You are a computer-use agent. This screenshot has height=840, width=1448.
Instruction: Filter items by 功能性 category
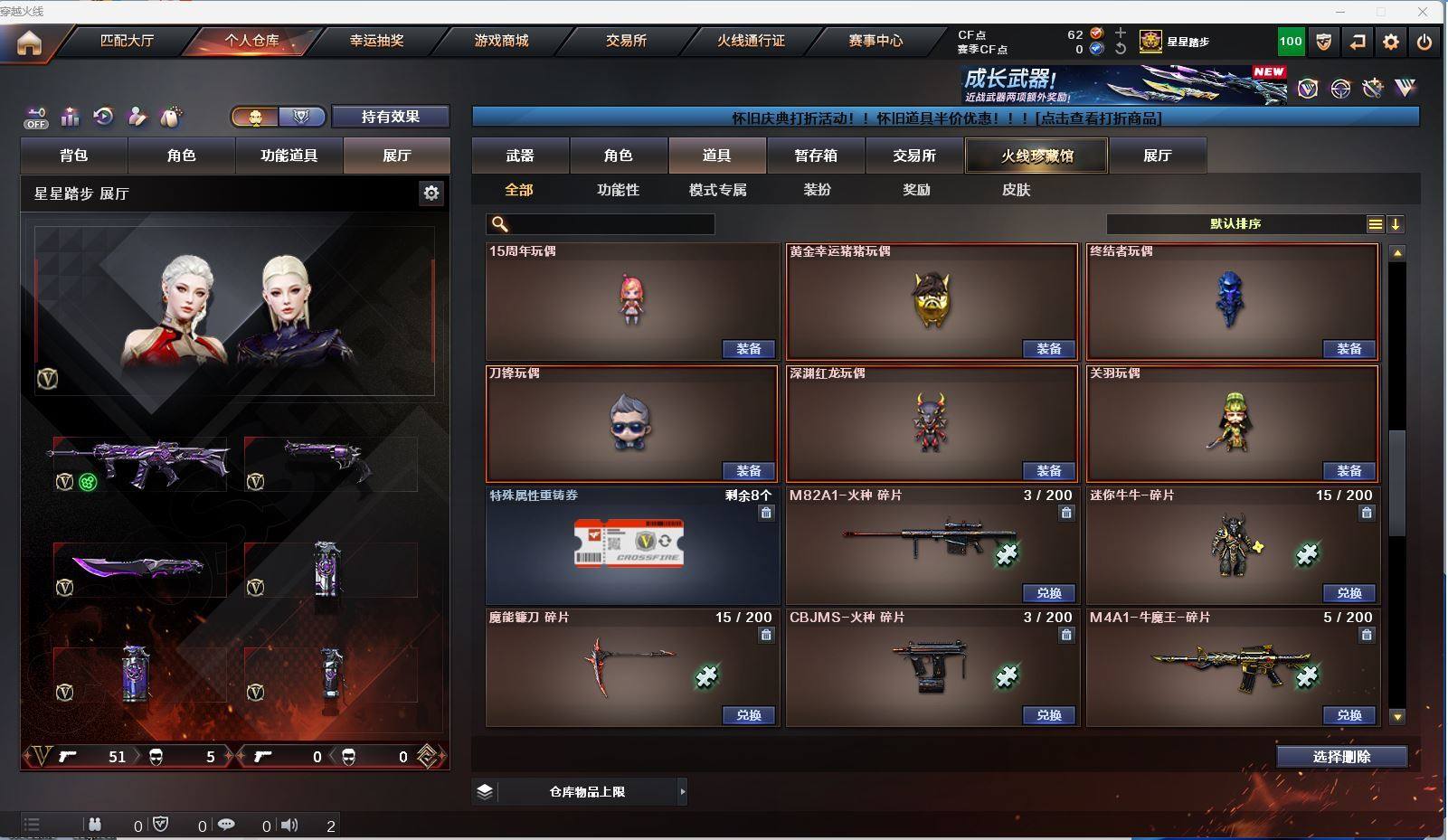tap(619, 190)
